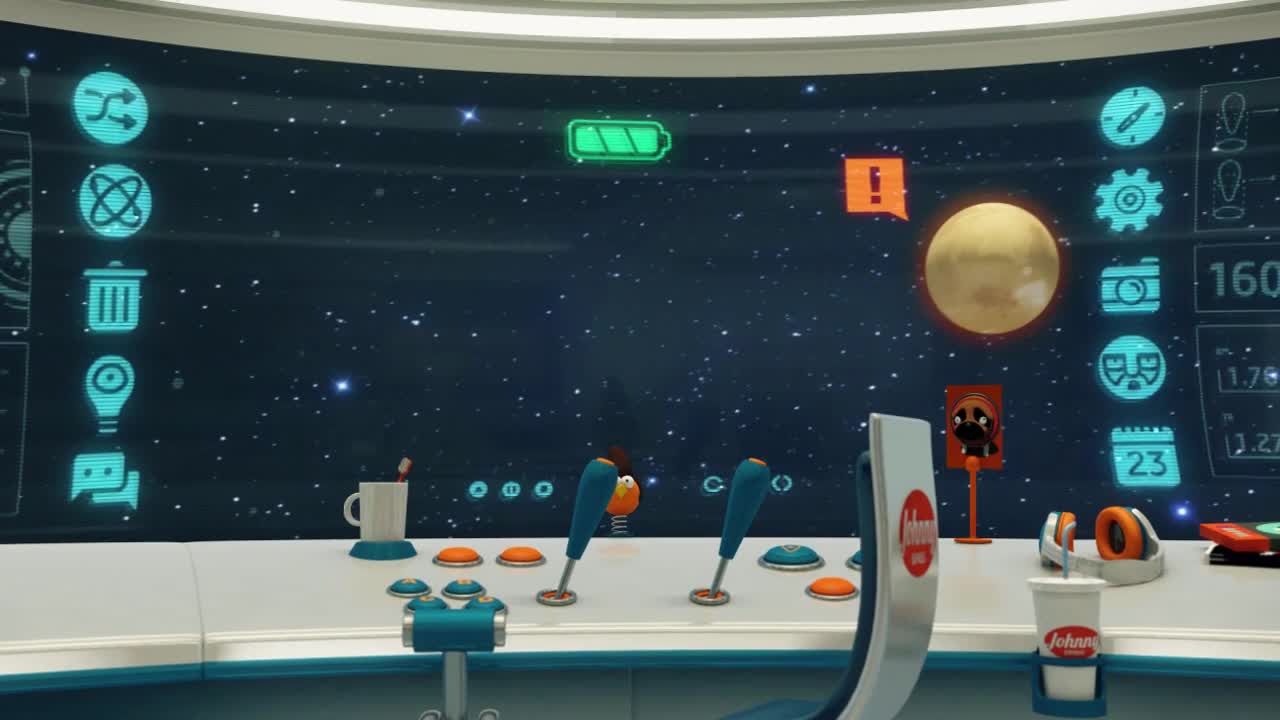Open the chat speech bubbles icon
This screenshot has height=720, width=1280.
tap(104, 479)
